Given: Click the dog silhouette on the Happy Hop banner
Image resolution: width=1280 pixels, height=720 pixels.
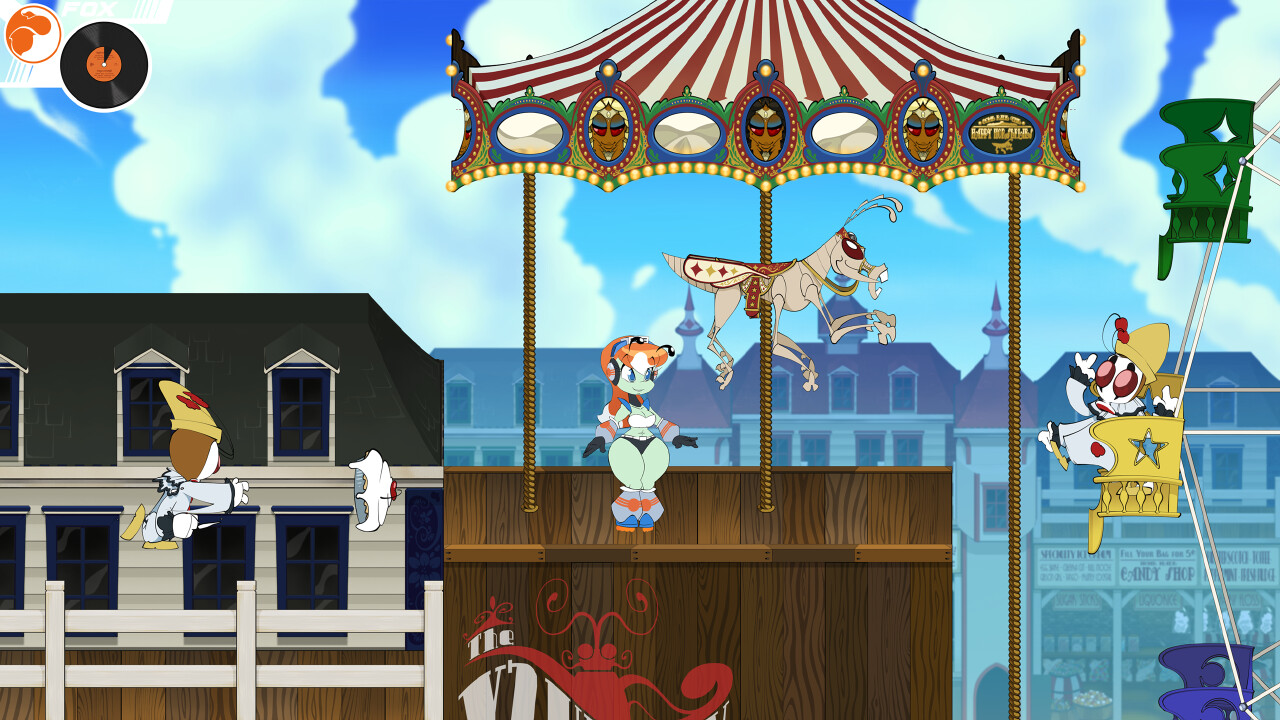Looking at the screenshot, I should point(1003,147).
